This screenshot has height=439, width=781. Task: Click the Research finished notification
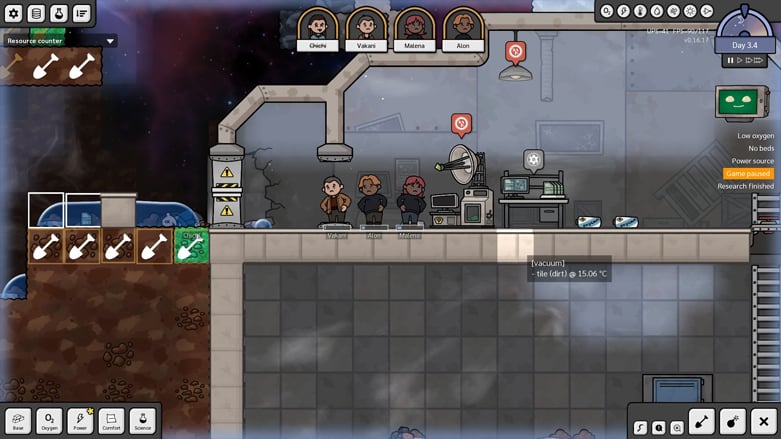747,186
